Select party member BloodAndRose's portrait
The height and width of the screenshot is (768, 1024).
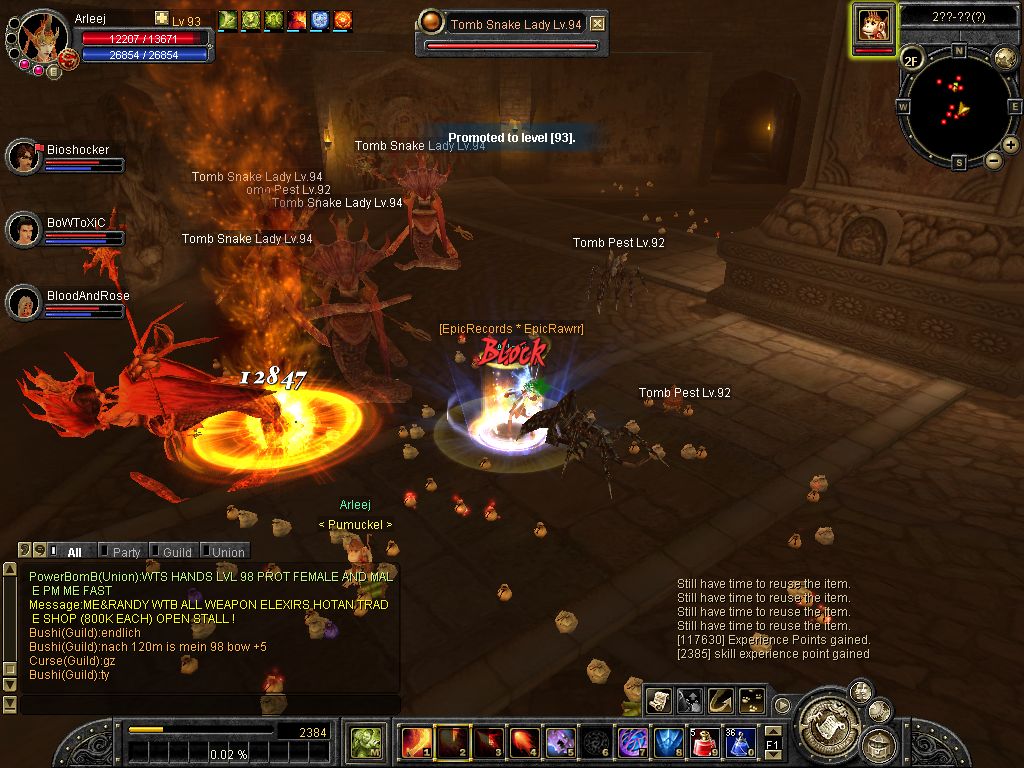22,302
